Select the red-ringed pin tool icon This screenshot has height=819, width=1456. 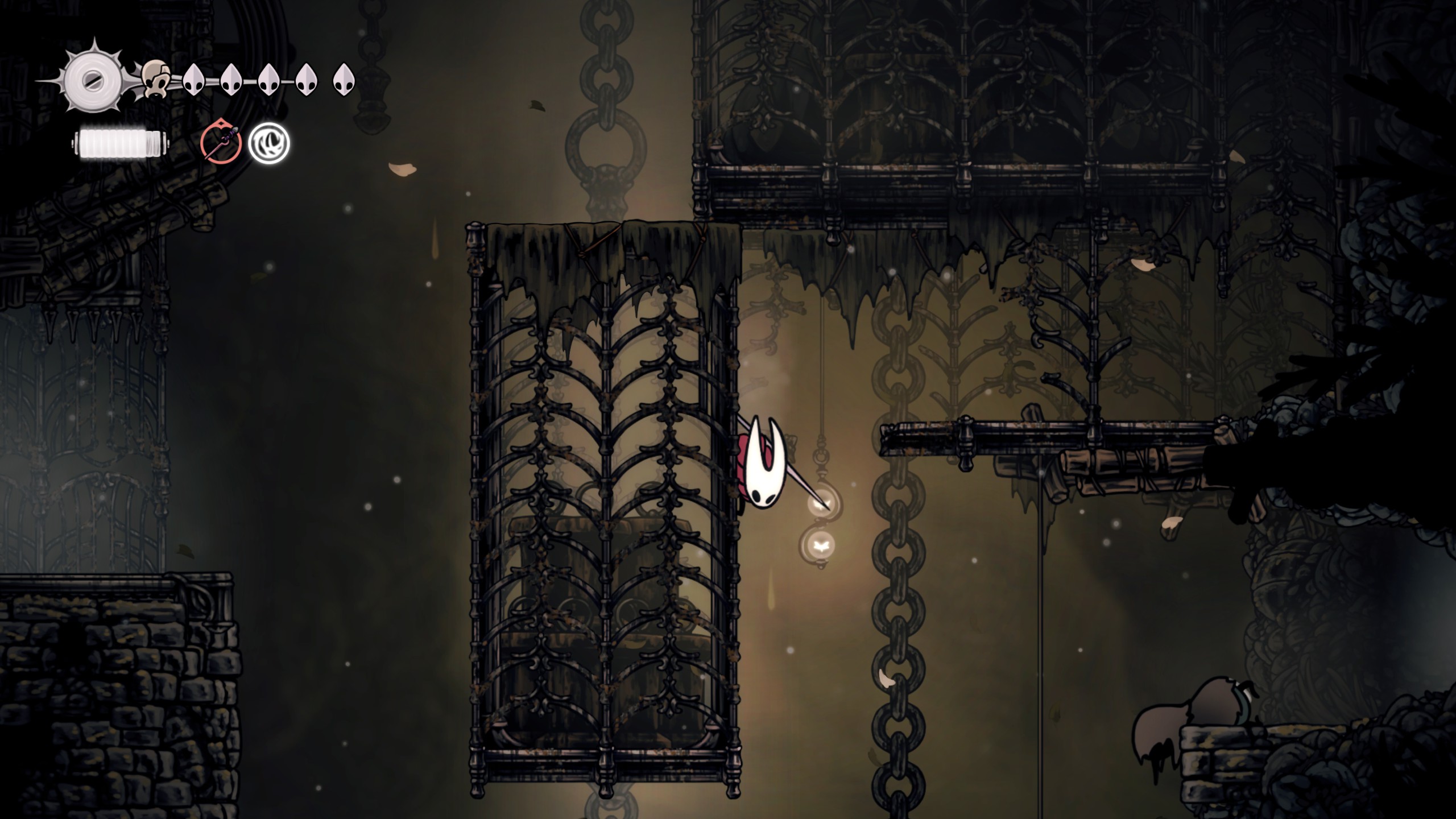click(x=221, y=143)
